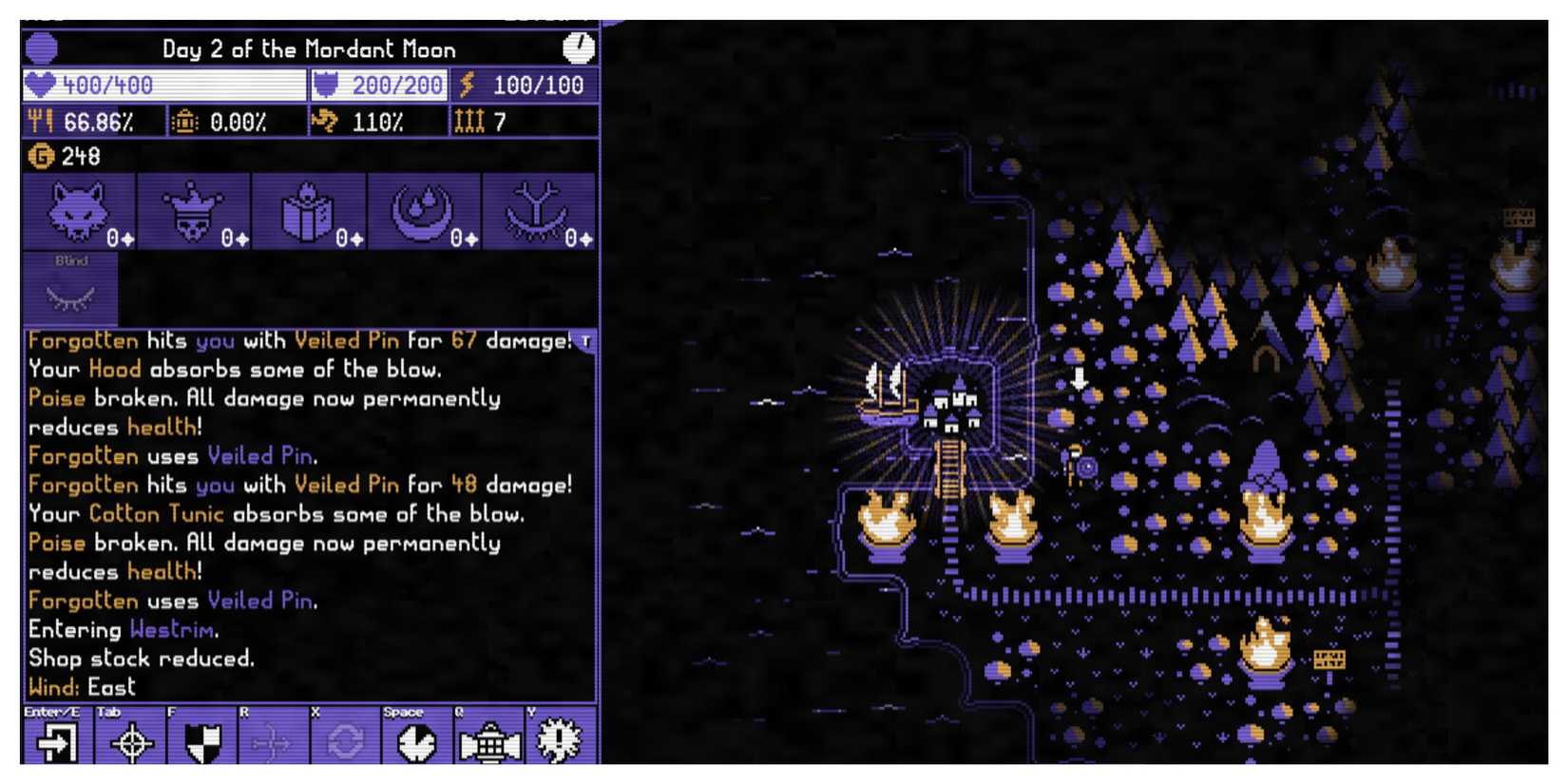
Task: Click the lightning energy icon
Action: point(467,85)
